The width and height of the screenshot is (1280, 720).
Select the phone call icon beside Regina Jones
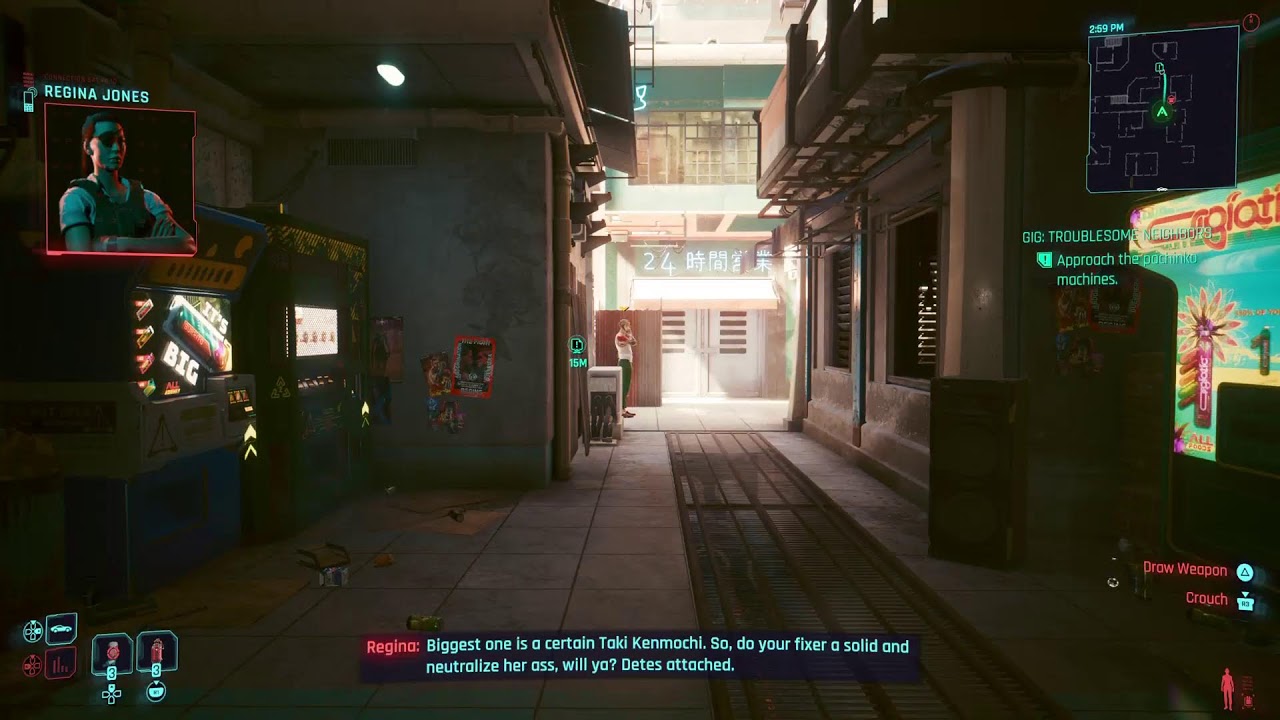point(29,100)
